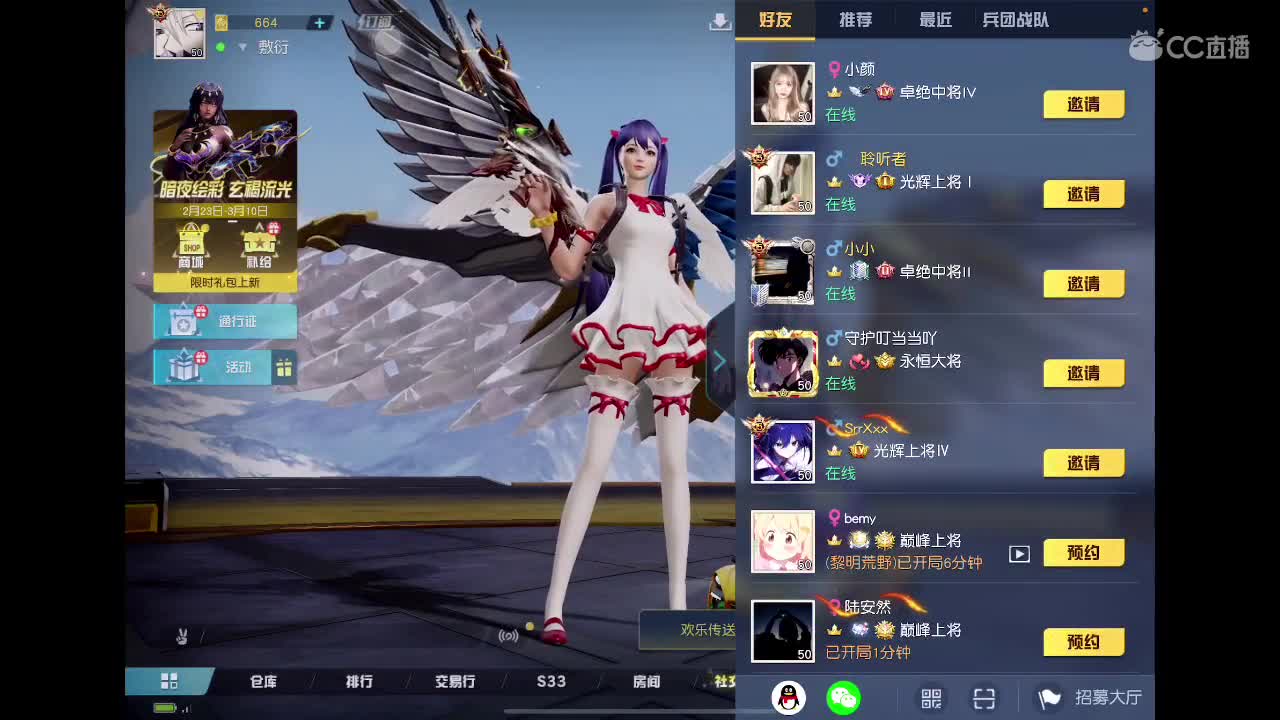Switch to the 推荐 tab
Viewport: 1280px width, 720px height.
[x=855, y=19]
